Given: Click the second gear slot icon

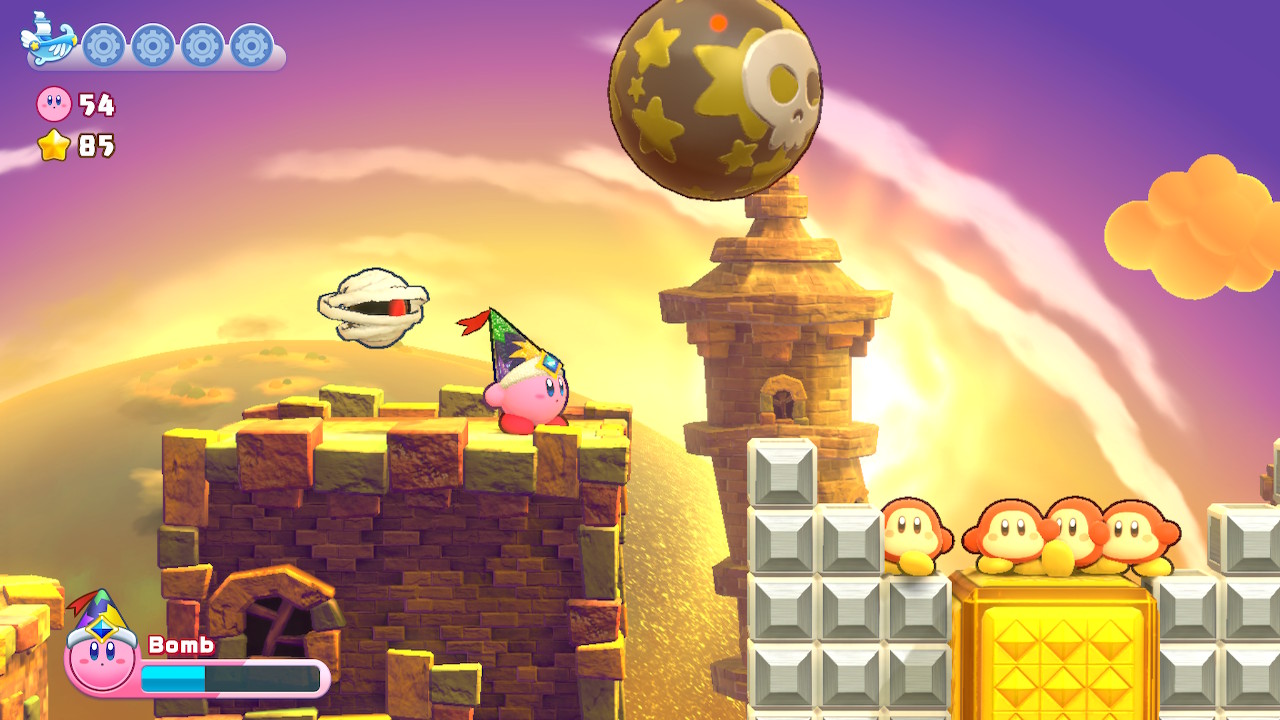Looking at the screenshot, I should 151,45.
